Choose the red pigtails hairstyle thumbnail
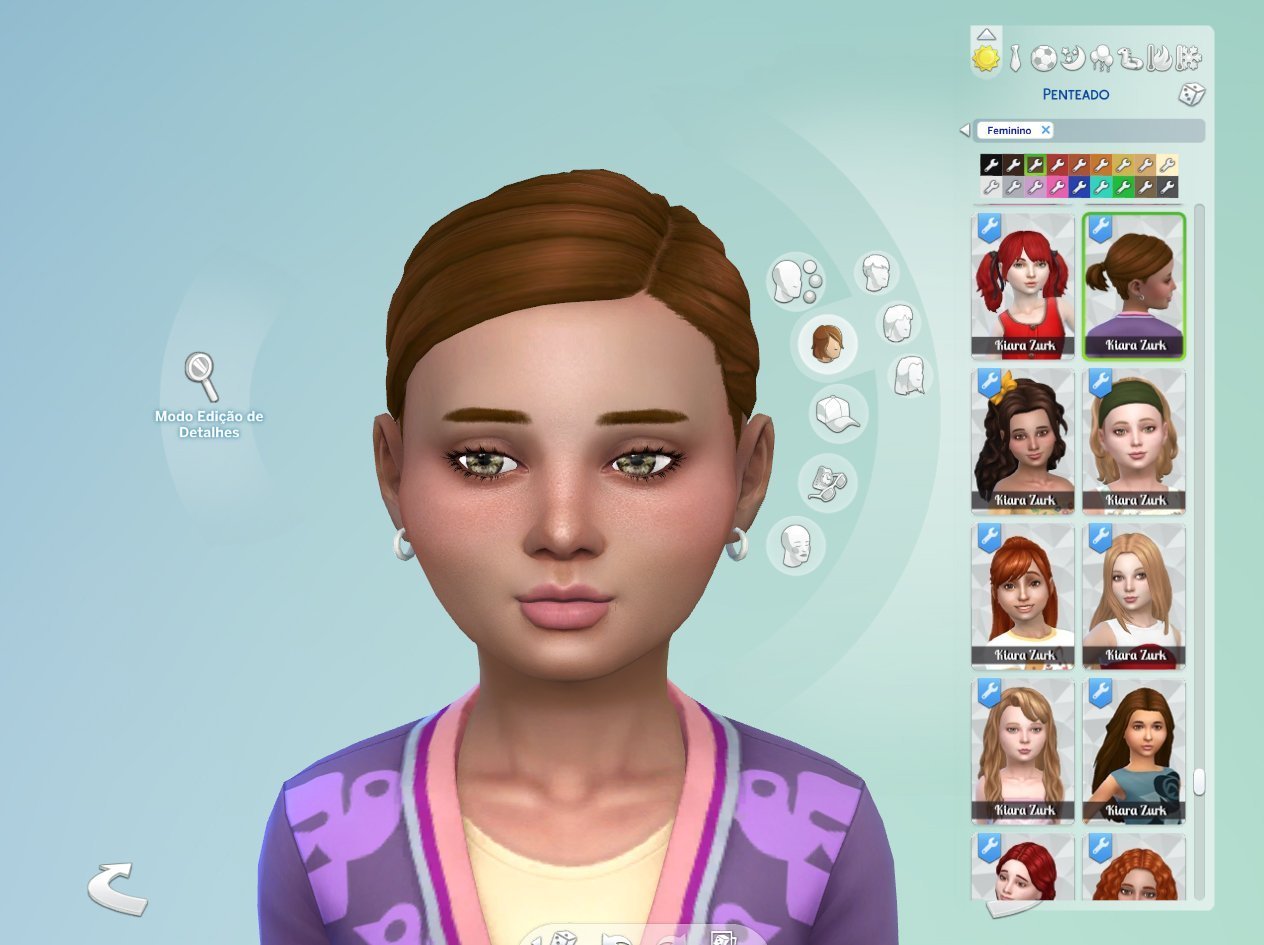 (1023, 286)
